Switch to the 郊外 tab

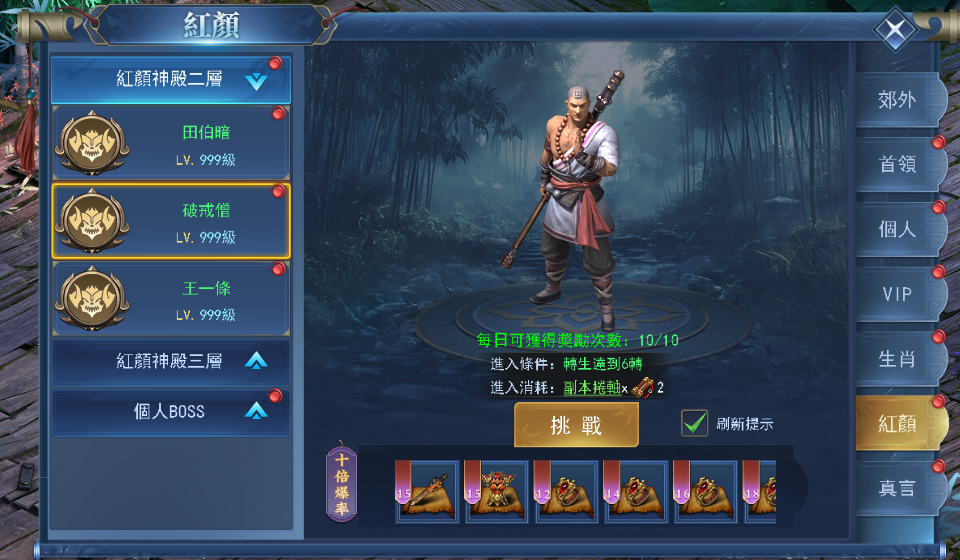click(897, 100)
